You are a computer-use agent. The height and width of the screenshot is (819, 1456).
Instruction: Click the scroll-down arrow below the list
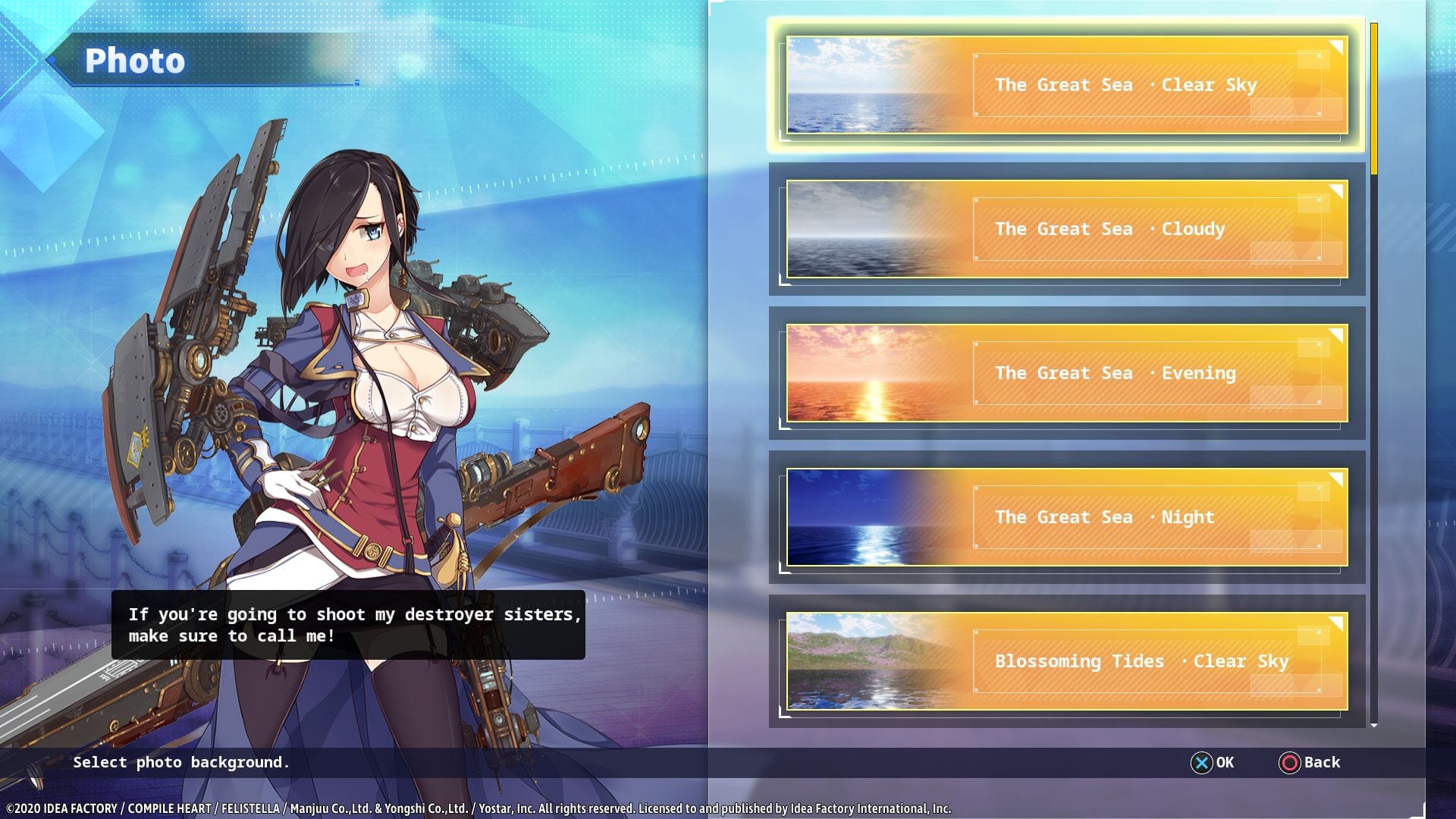(x=1373, y=726)
